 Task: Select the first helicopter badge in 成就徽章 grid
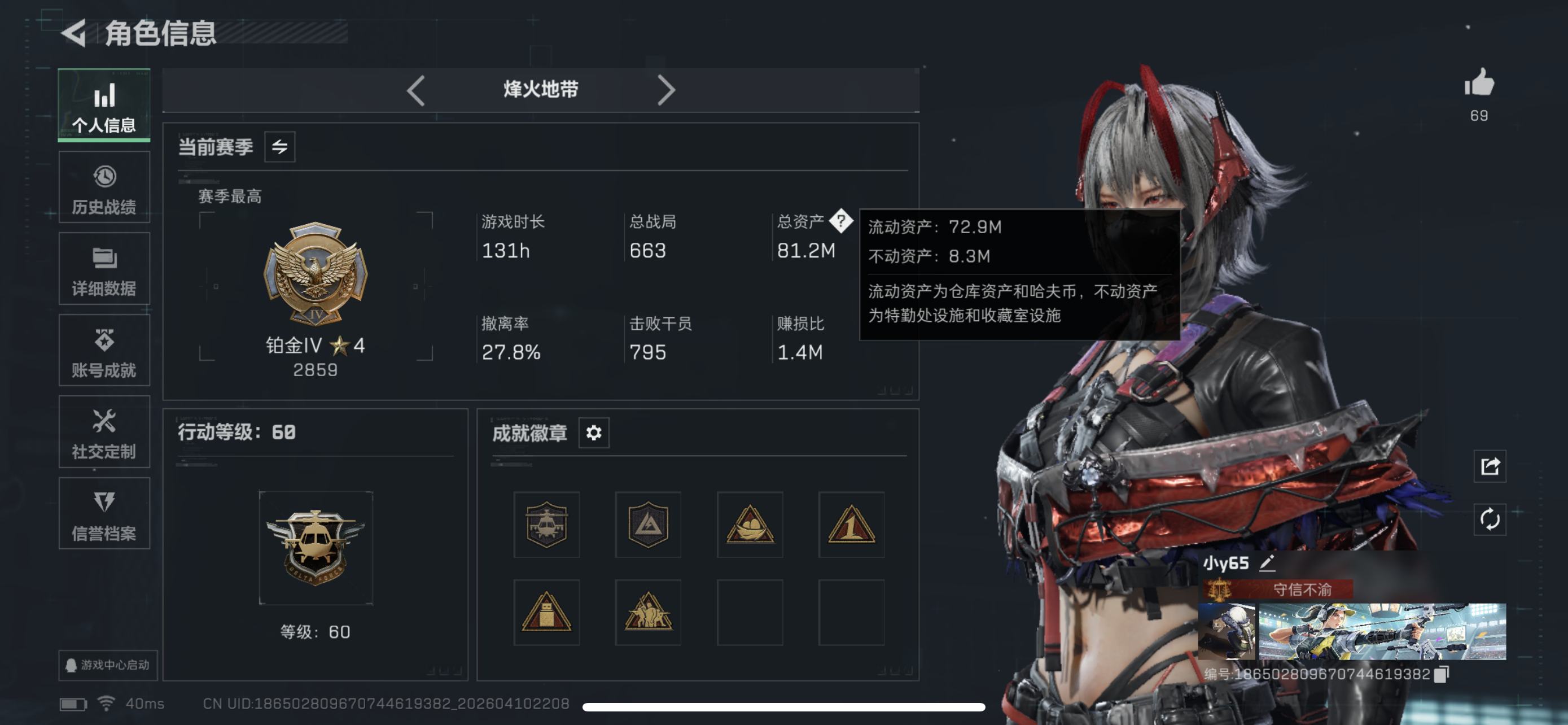546,525
